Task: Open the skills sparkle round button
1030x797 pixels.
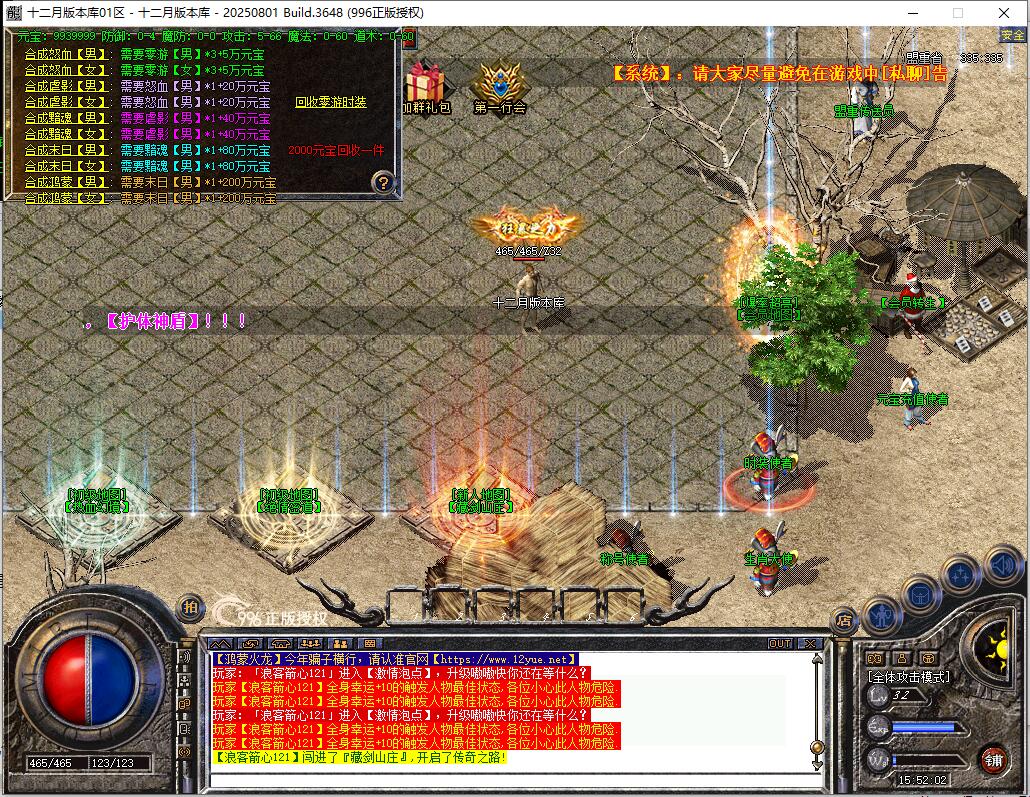Action: (961, 575)
